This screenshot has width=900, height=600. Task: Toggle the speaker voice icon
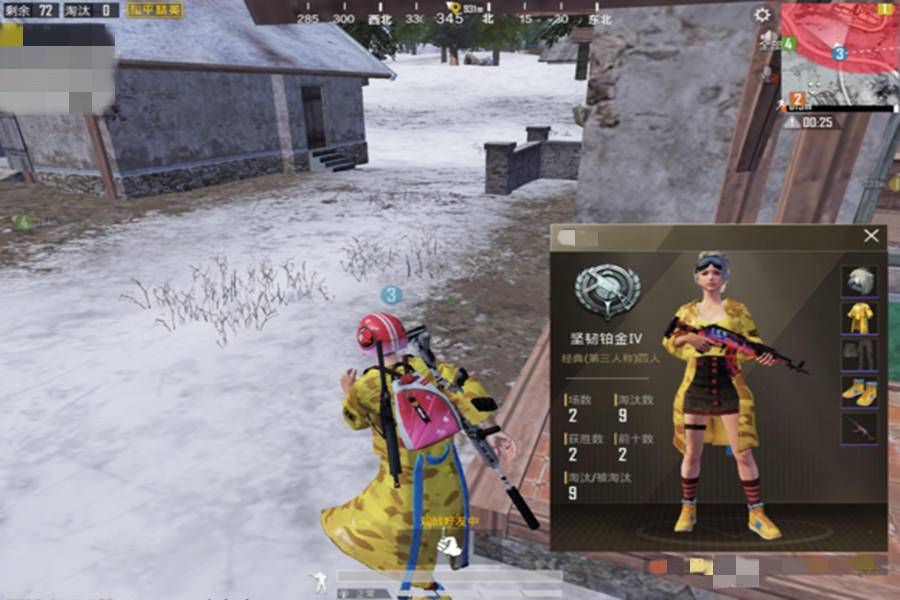click(768, 42)
